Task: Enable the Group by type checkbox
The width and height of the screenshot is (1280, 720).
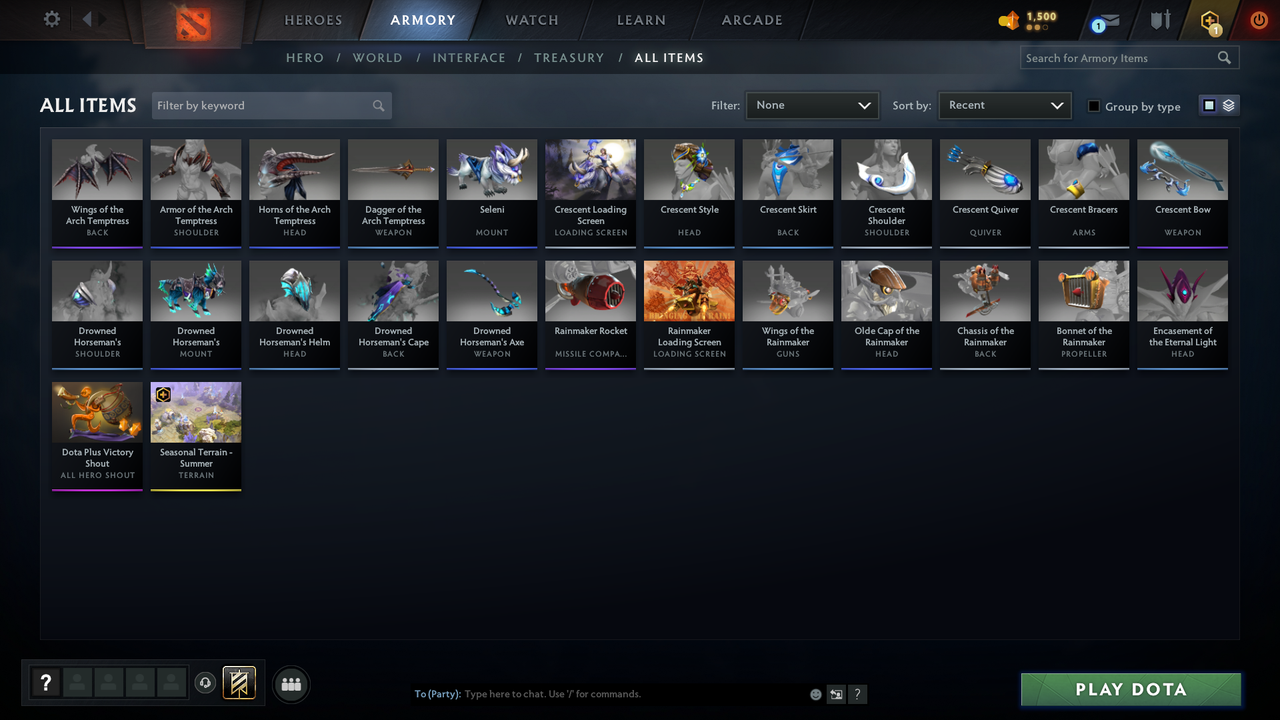Action: point(1095,106)
